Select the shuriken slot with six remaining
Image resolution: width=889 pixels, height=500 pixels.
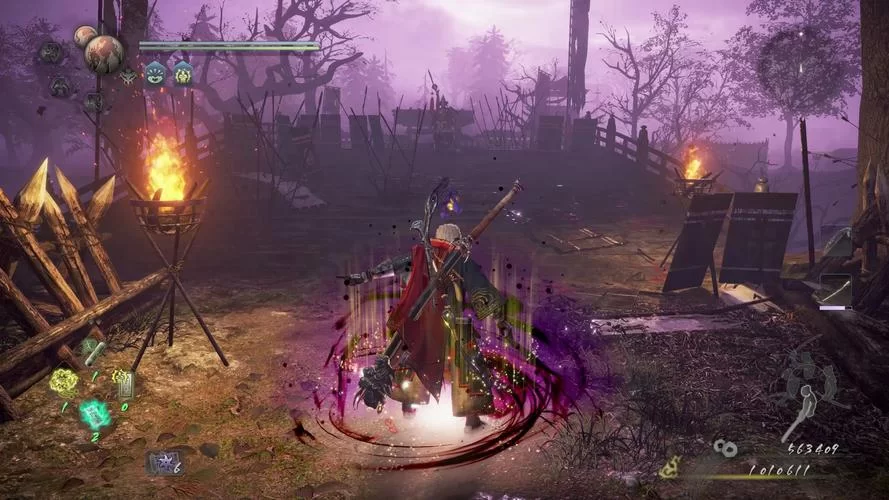tap(162, 462)
